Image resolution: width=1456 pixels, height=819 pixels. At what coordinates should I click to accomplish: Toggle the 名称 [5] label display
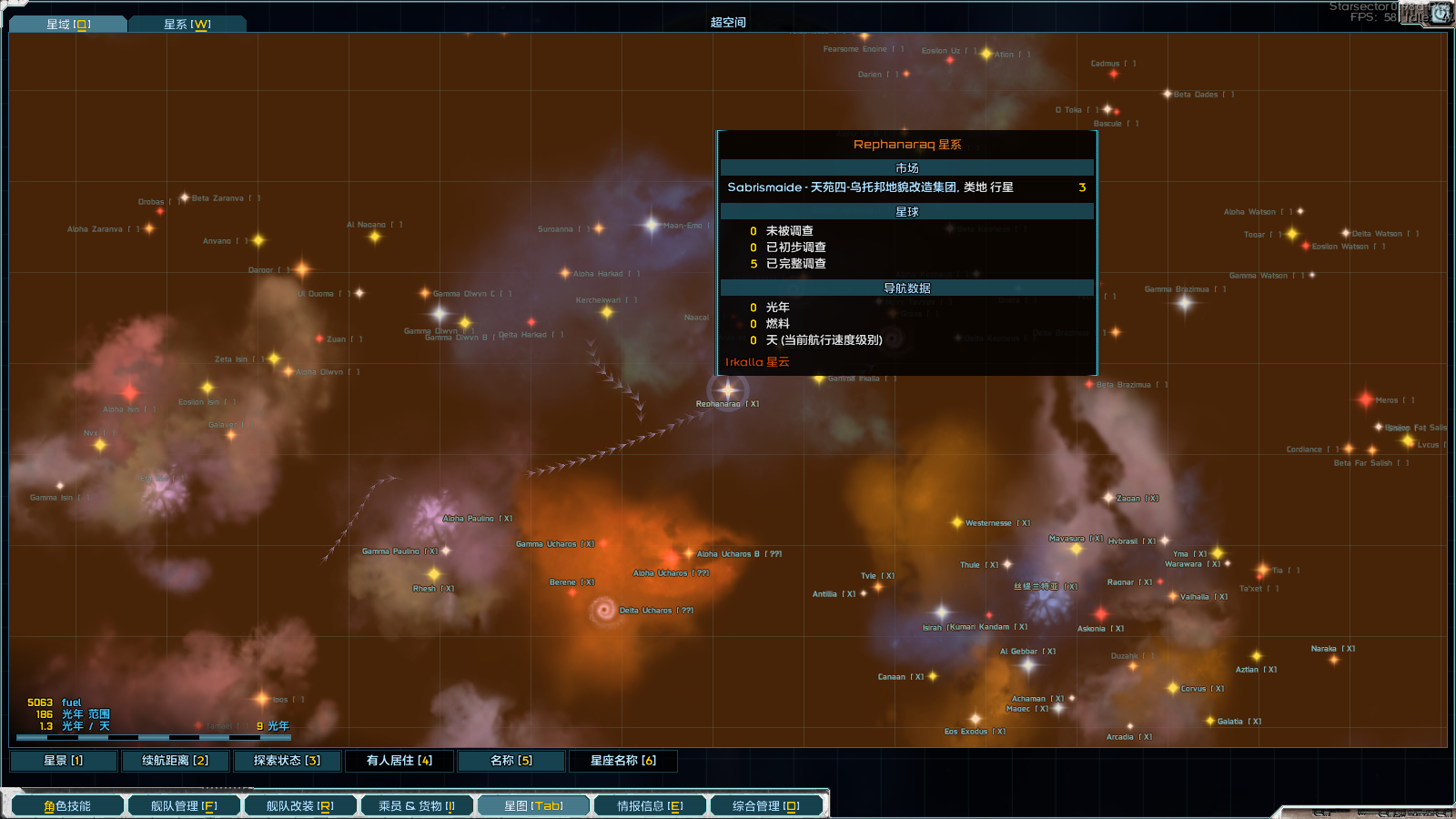coord(511,760)
